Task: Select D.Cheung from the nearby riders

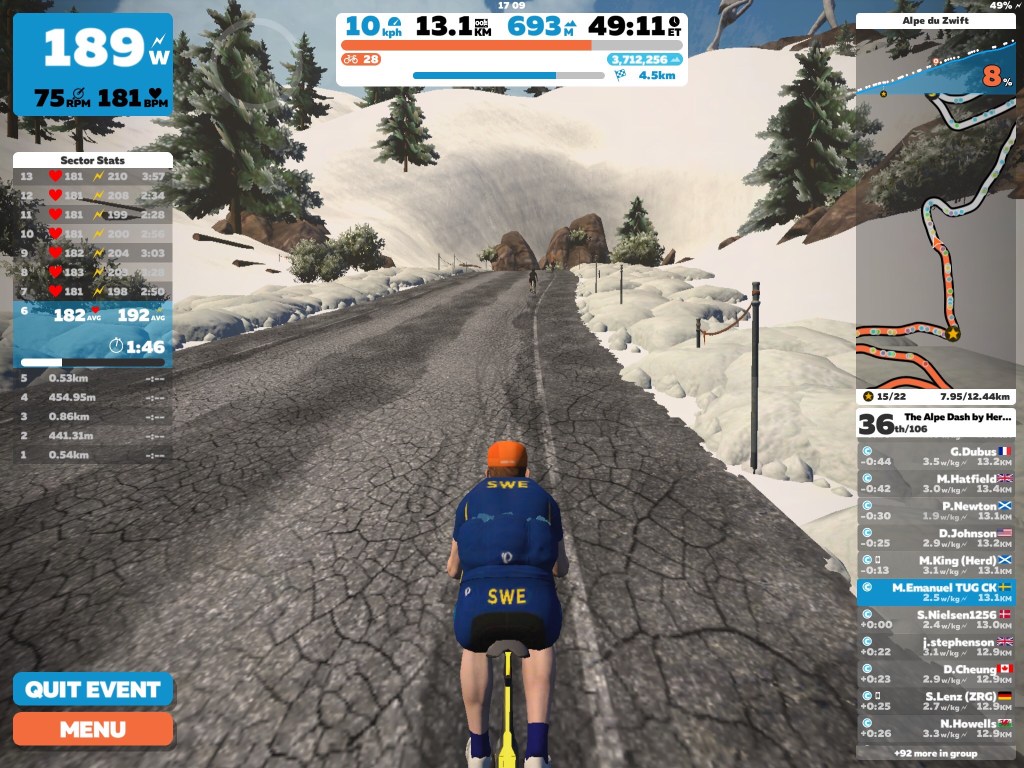Action: 935,673
